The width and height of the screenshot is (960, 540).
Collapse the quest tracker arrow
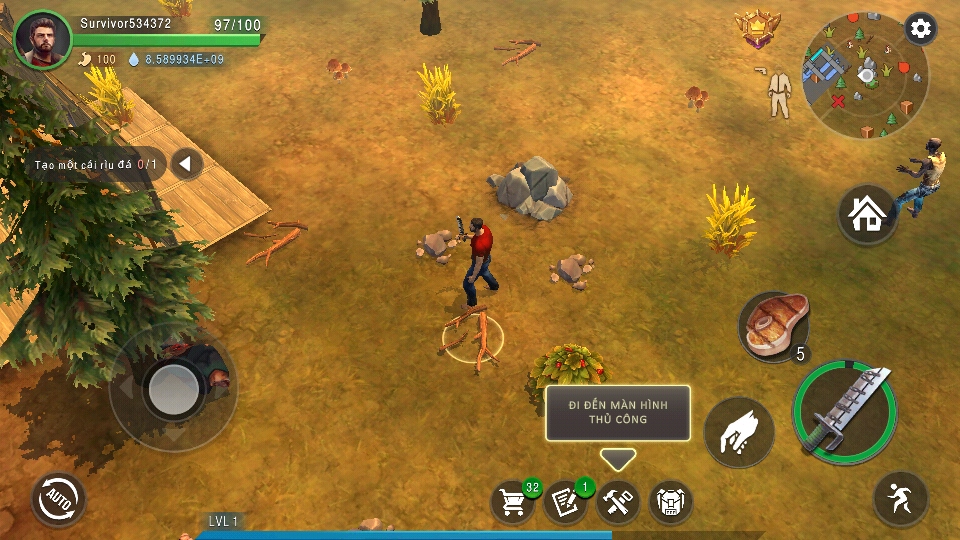pos(186,164)
